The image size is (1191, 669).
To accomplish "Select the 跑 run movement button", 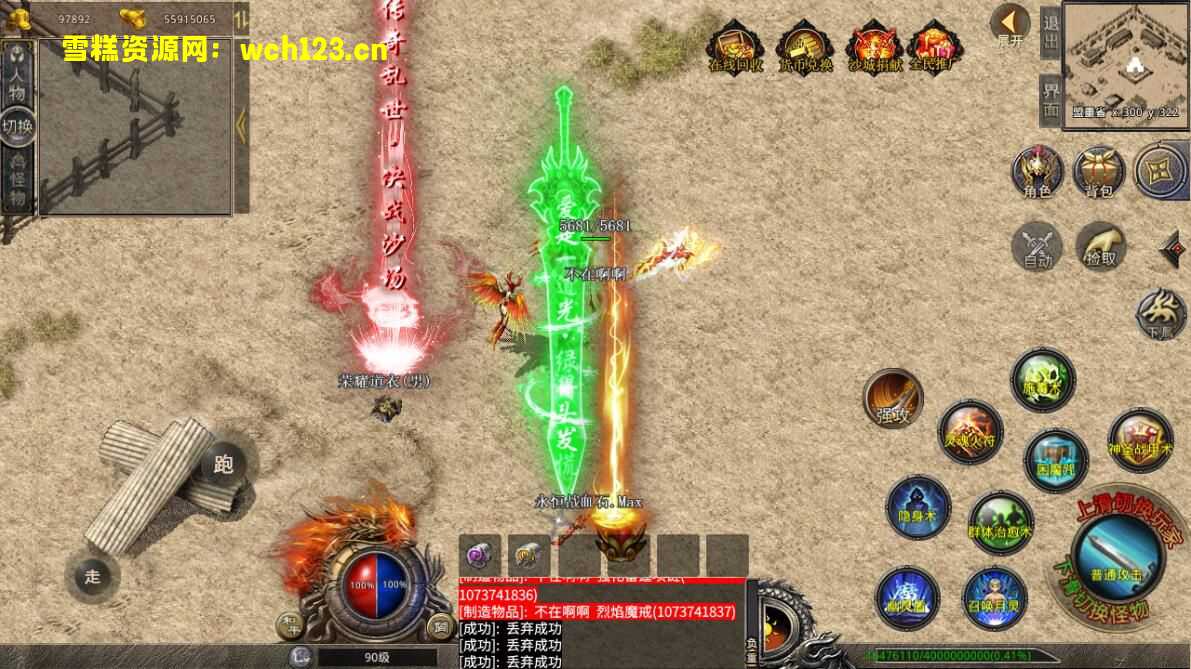I will (223, 464).
